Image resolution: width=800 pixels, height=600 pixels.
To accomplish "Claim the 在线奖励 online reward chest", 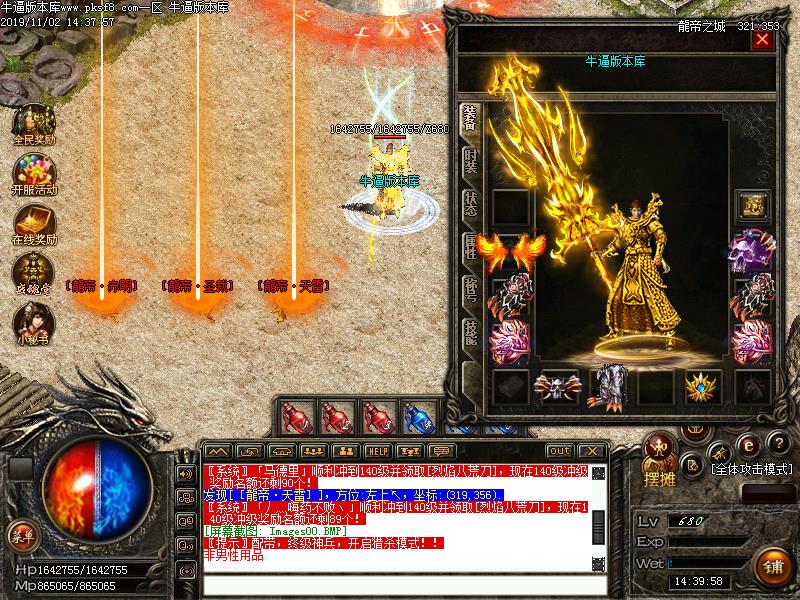I will 33,223.
